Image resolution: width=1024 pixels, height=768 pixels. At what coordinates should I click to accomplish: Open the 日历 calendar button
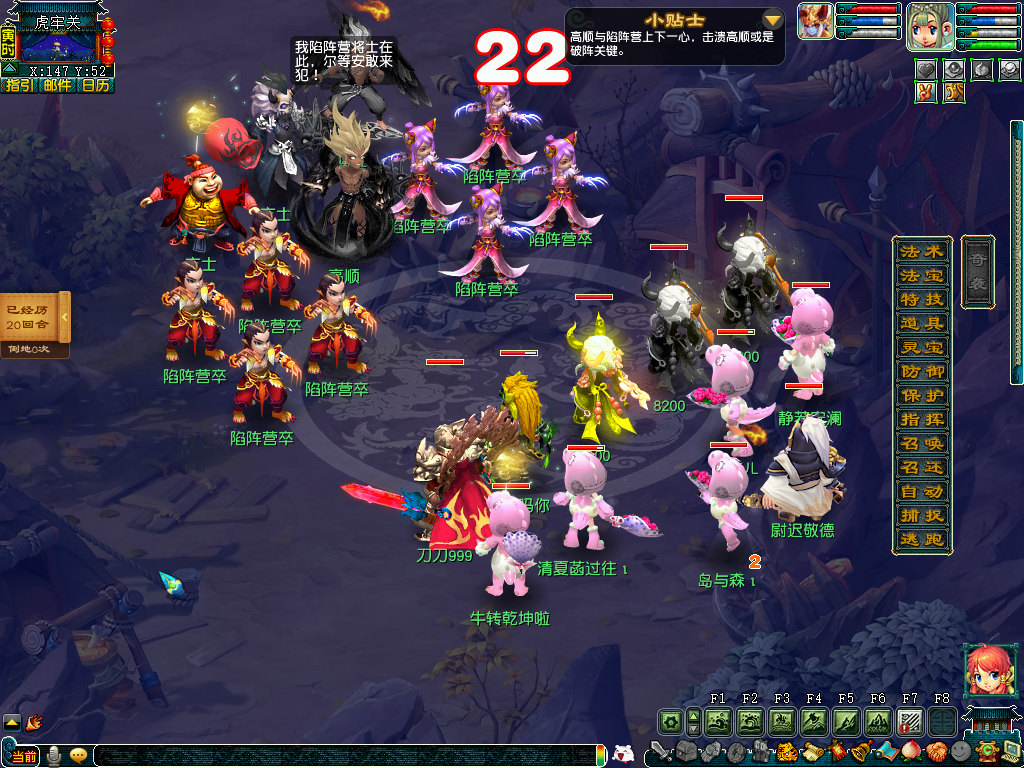click(x=96, y=86)
